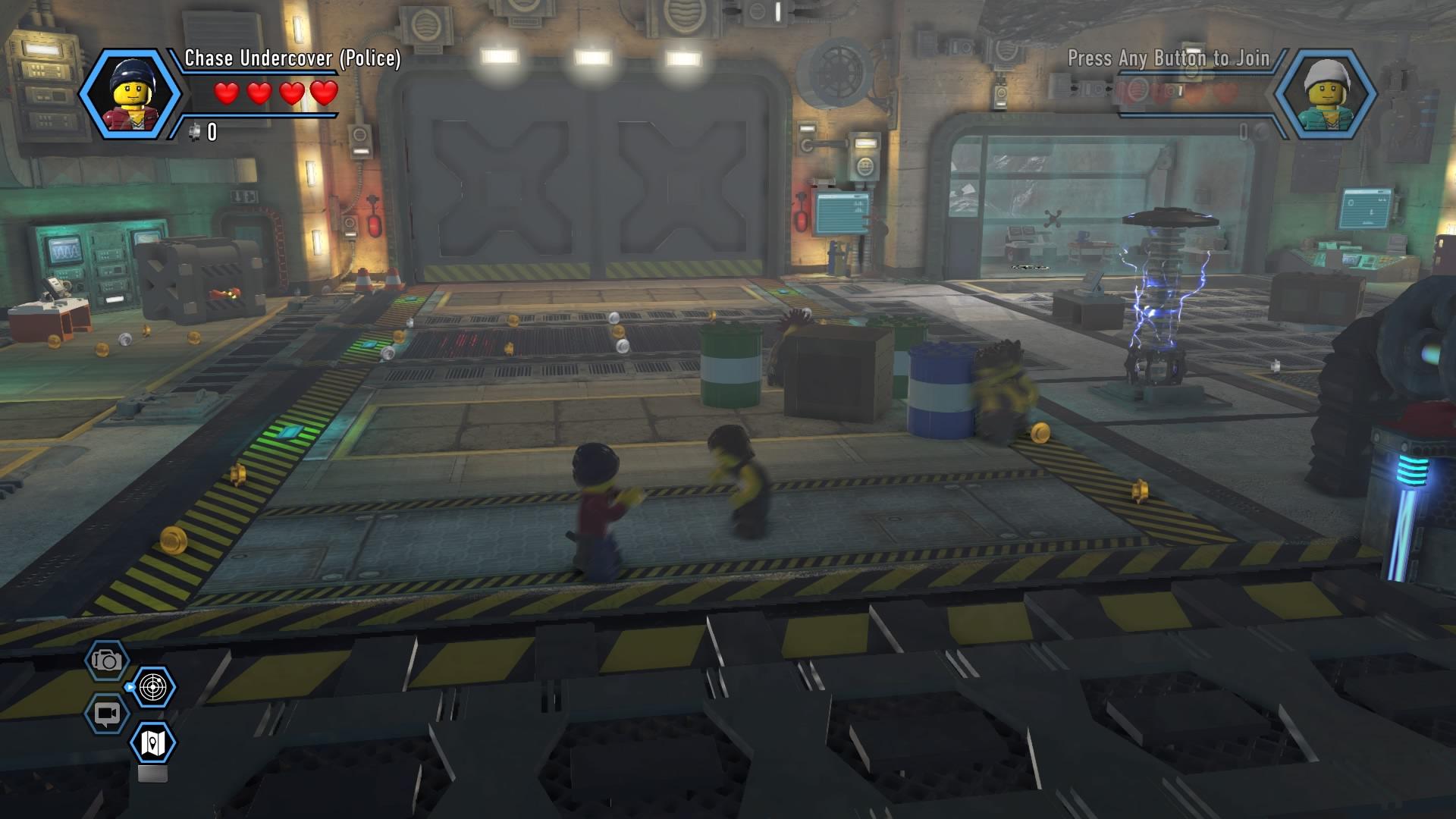The width and height of the screenshot is (1456, 819).
Task: Select the second player portrait with white beanie
Action: click(x=1324, y=95)
